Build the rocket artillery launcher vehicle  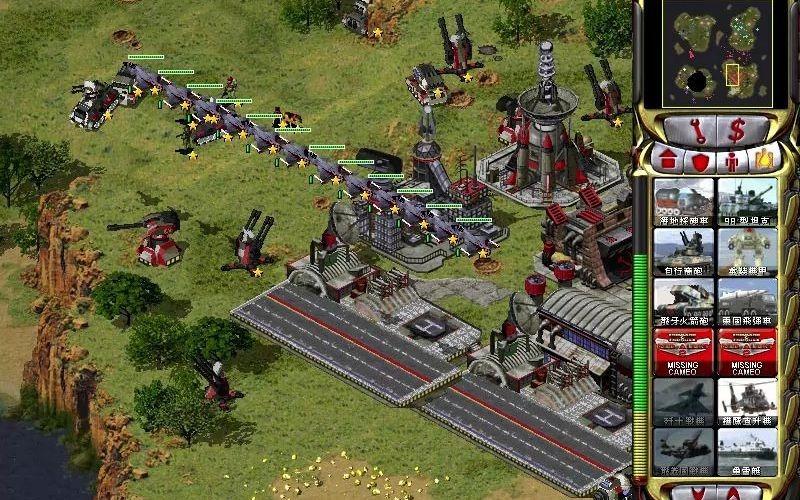pyautogui.click(x=683, y=301)
